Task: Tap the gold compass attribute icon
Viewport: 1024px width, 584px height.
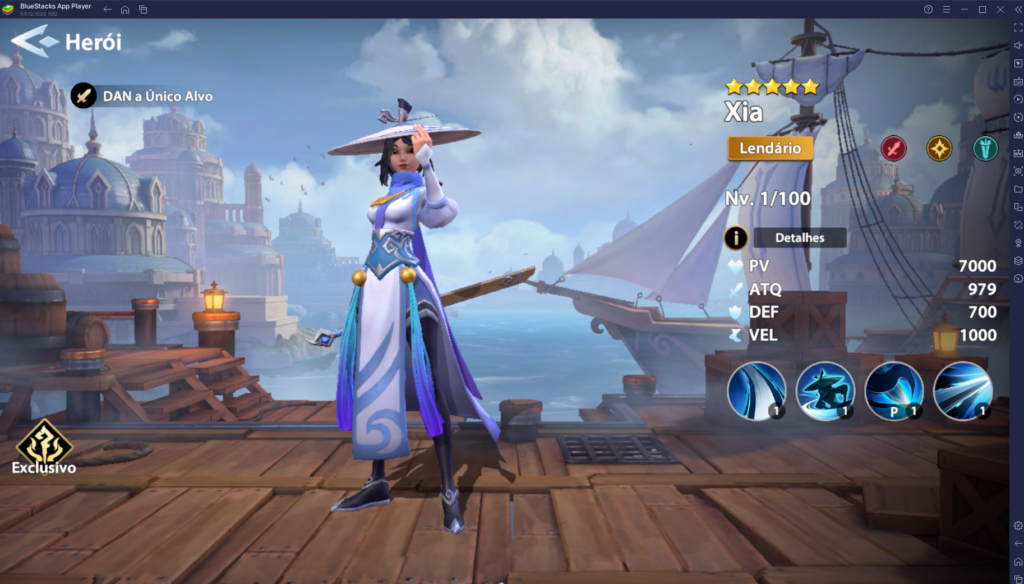Action: tap(939, 149)
